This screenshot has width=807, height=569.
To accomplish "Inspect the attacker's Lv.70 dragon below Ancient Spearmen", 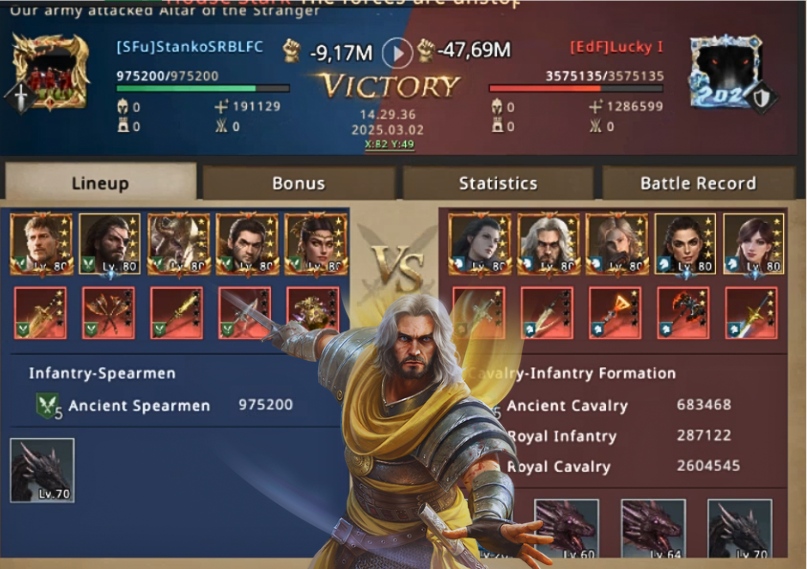I will click(x=42, y=470).
